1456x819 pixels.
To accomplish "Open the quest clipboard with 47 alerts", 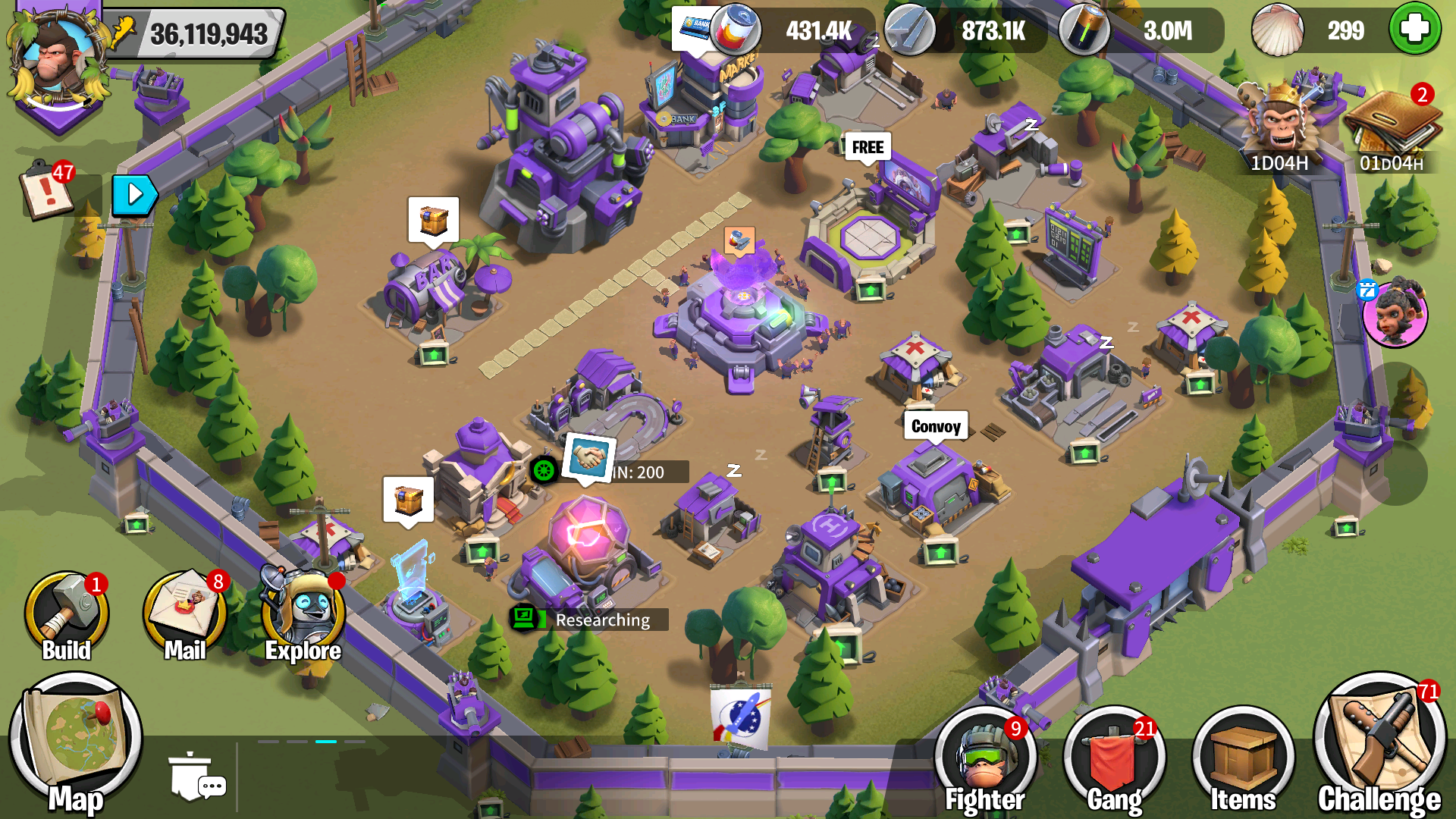I will (x=47, y=190).
